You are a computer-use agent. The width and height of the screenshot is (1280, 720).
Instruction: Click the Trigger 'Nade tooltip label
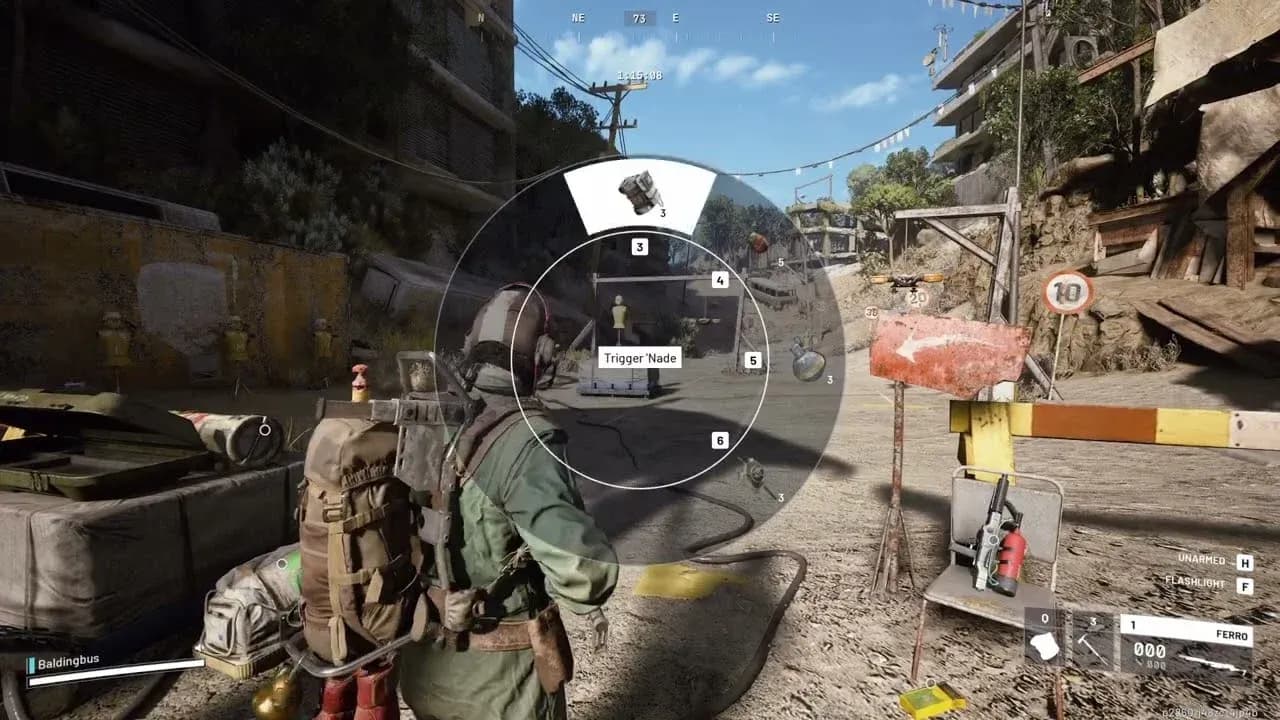coord(640,357)
